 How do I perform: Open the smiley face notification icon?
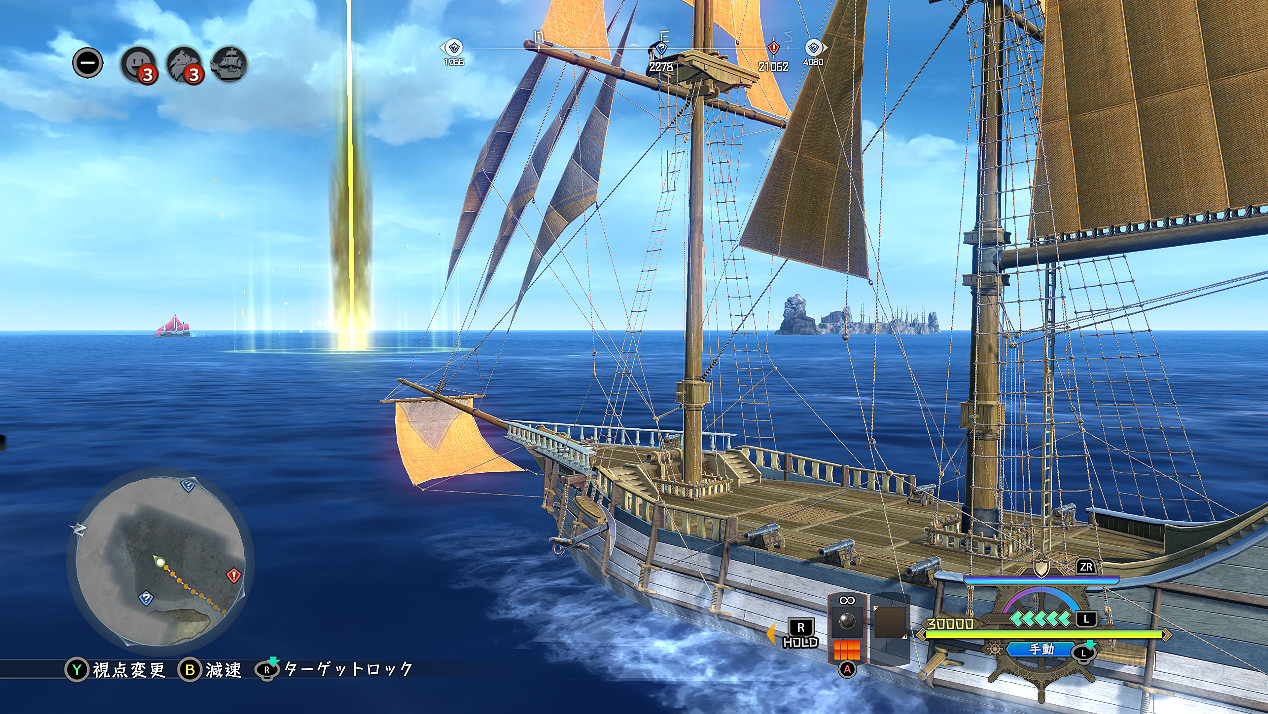(137, 65)
